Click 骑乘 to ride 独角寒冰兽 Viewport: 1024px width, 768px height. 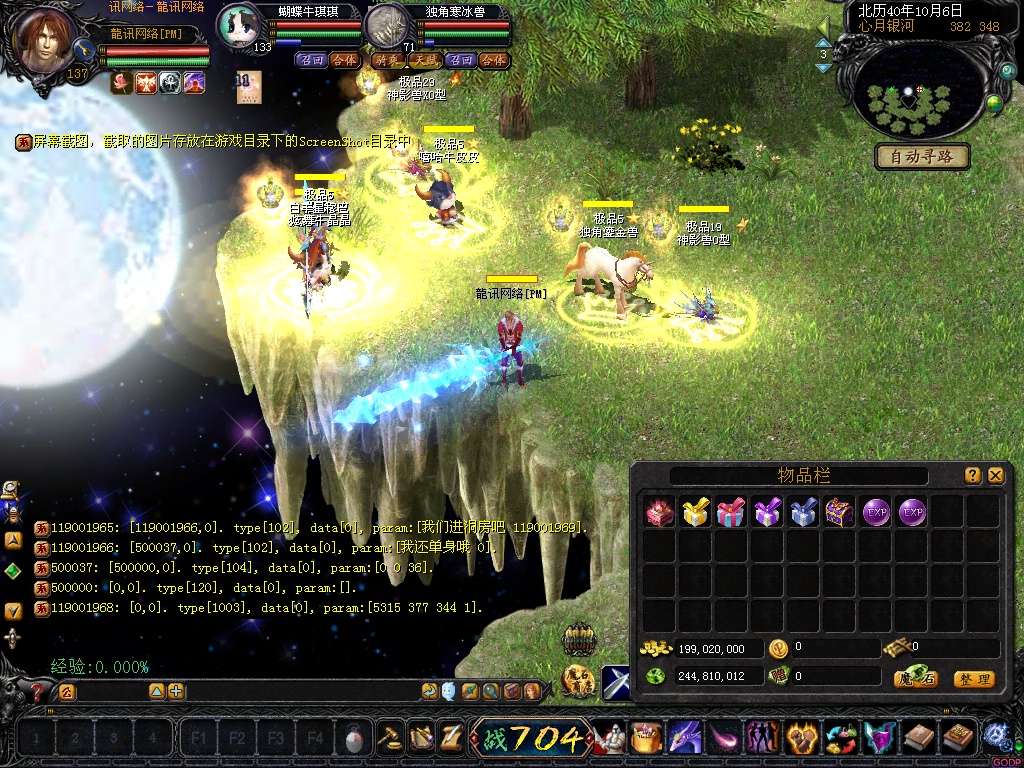[x=387, y=60]
